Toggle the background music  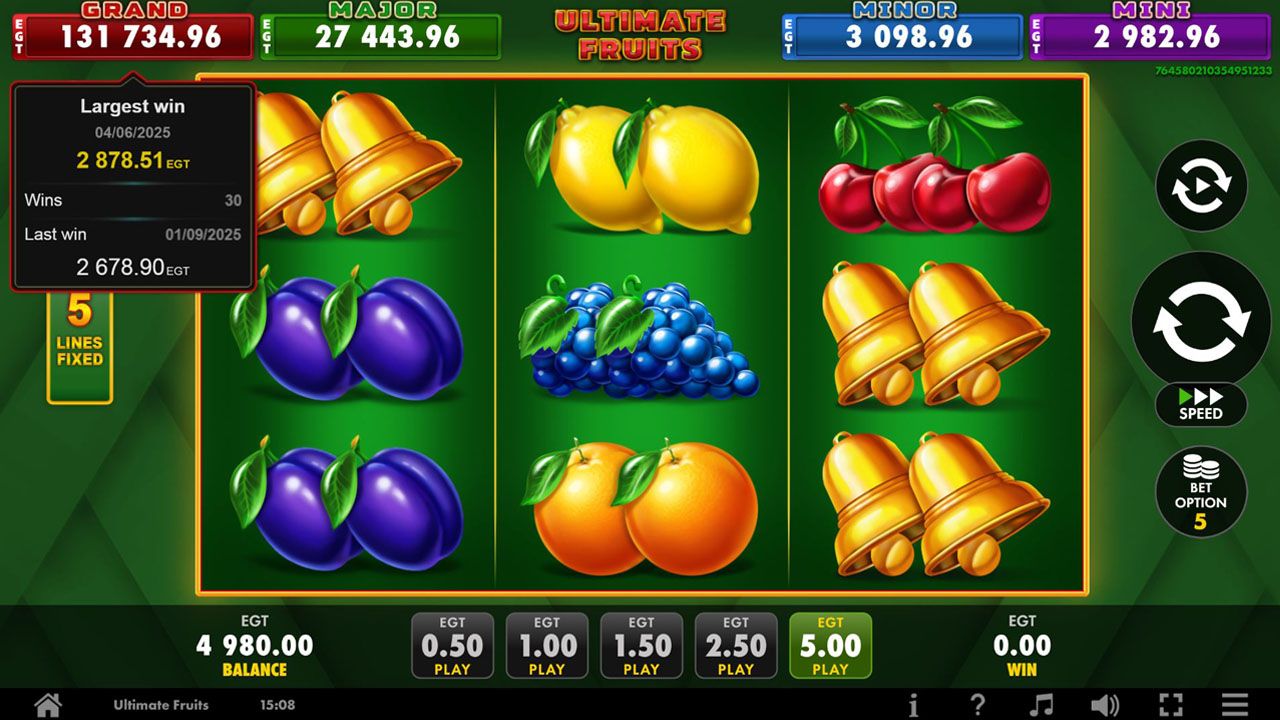coord(1040,705)
